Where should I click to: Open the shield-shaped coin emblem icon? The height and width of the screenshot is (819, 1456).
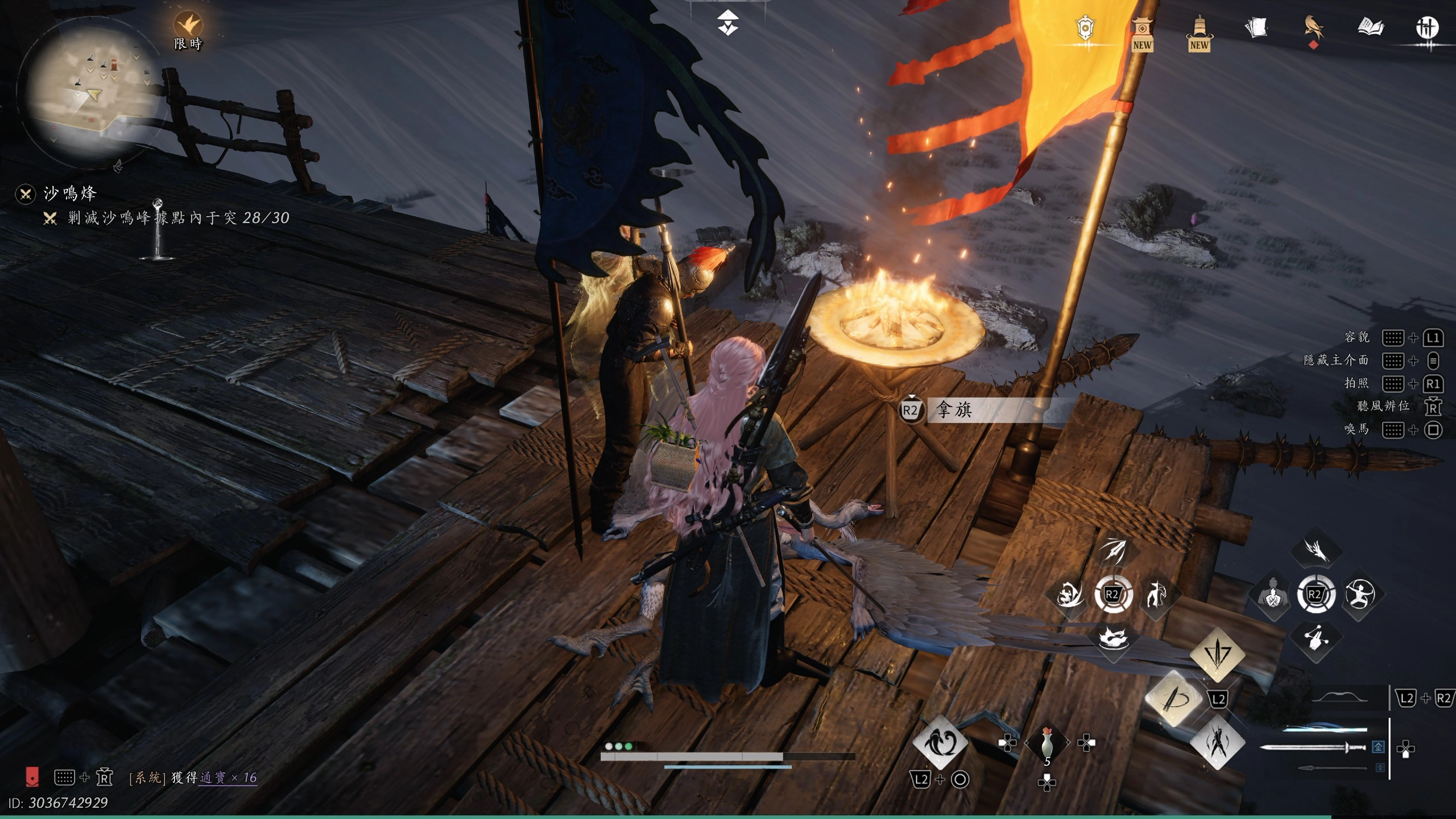coord(1085,27)
